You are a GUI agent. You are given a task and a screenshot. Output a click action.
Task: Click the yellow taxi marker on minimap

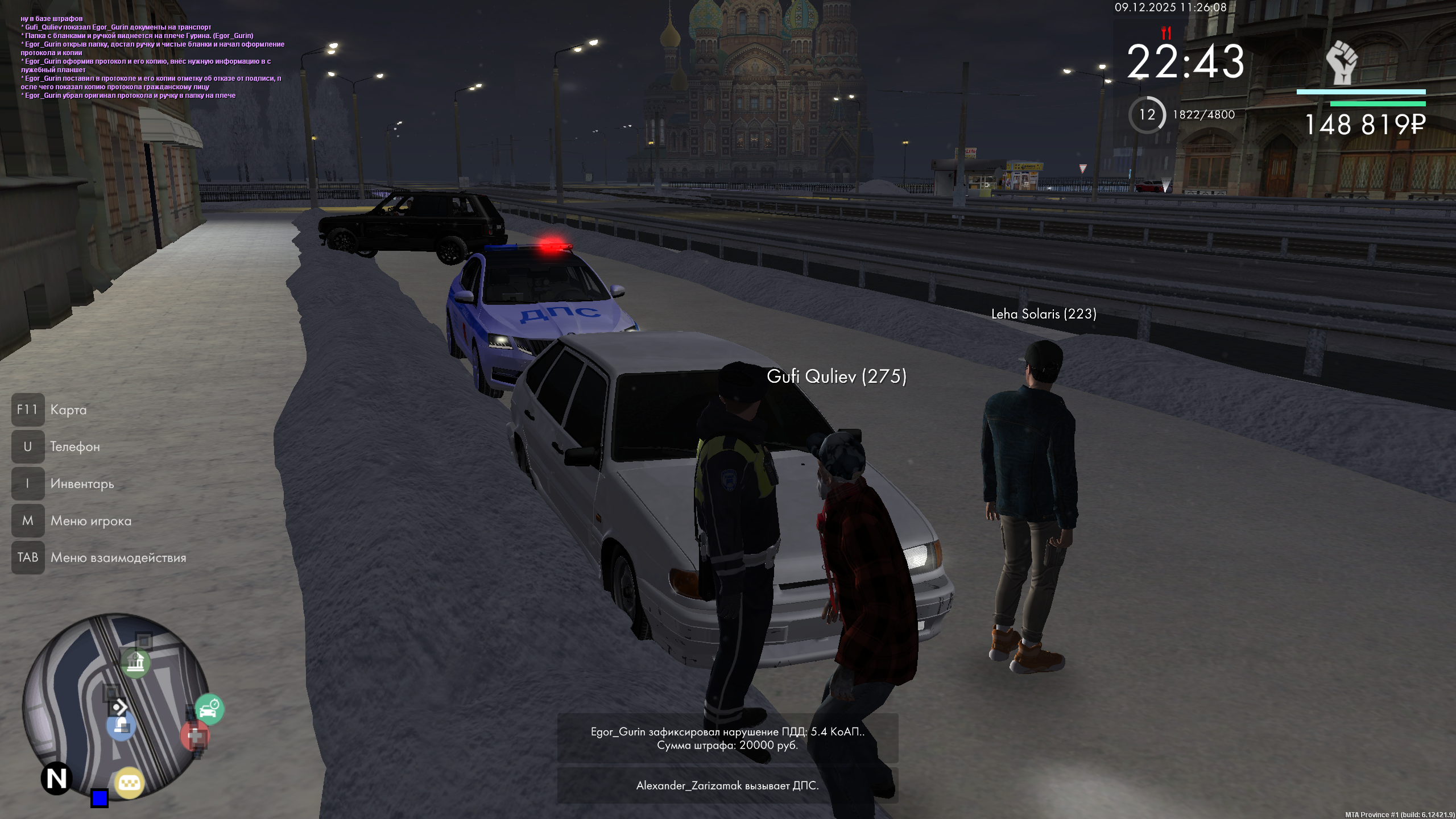(x=129, y=783)
